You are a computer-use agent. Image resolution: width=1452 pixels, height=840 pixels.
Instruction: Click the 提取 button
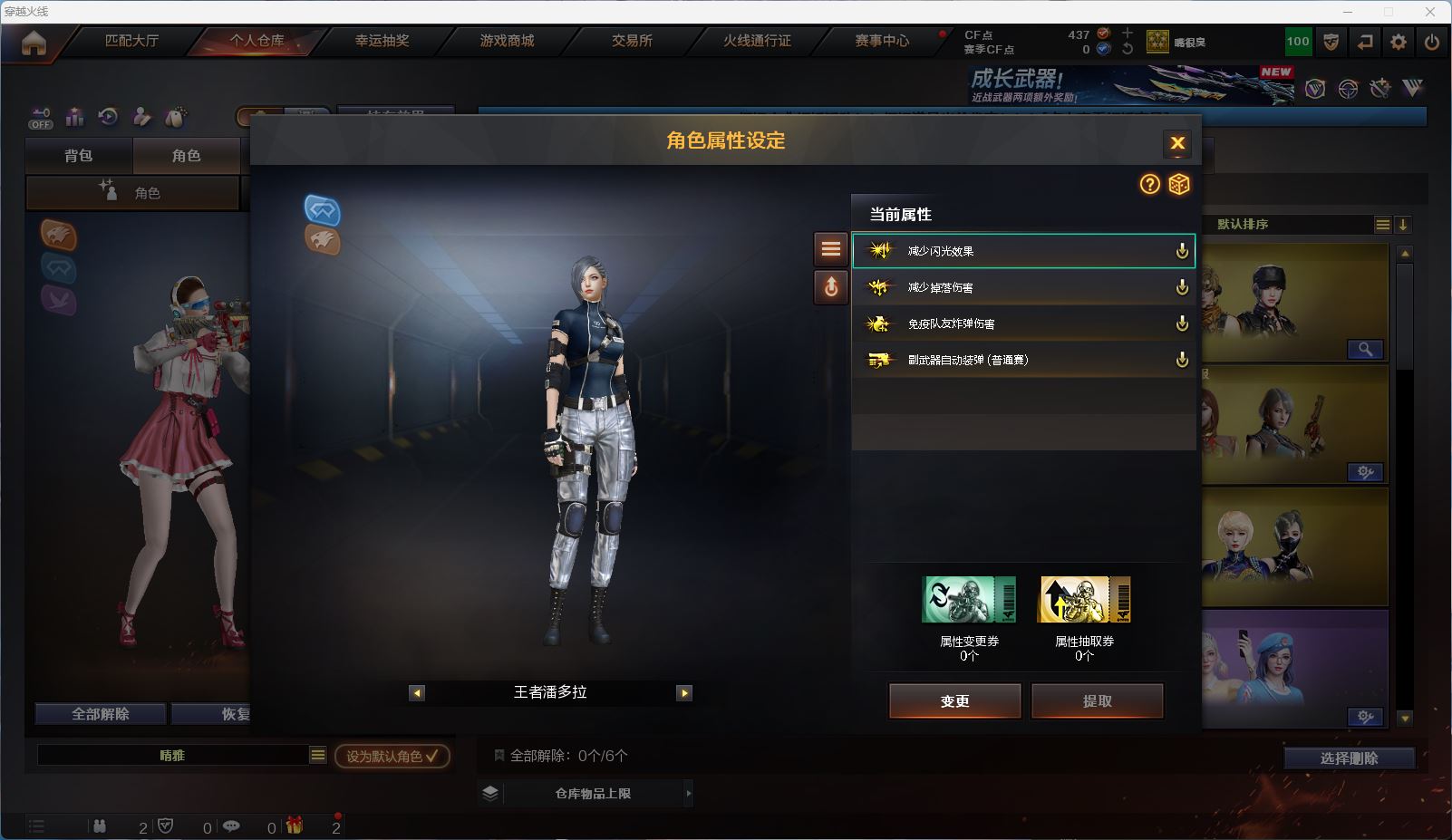click(1097, 701)
